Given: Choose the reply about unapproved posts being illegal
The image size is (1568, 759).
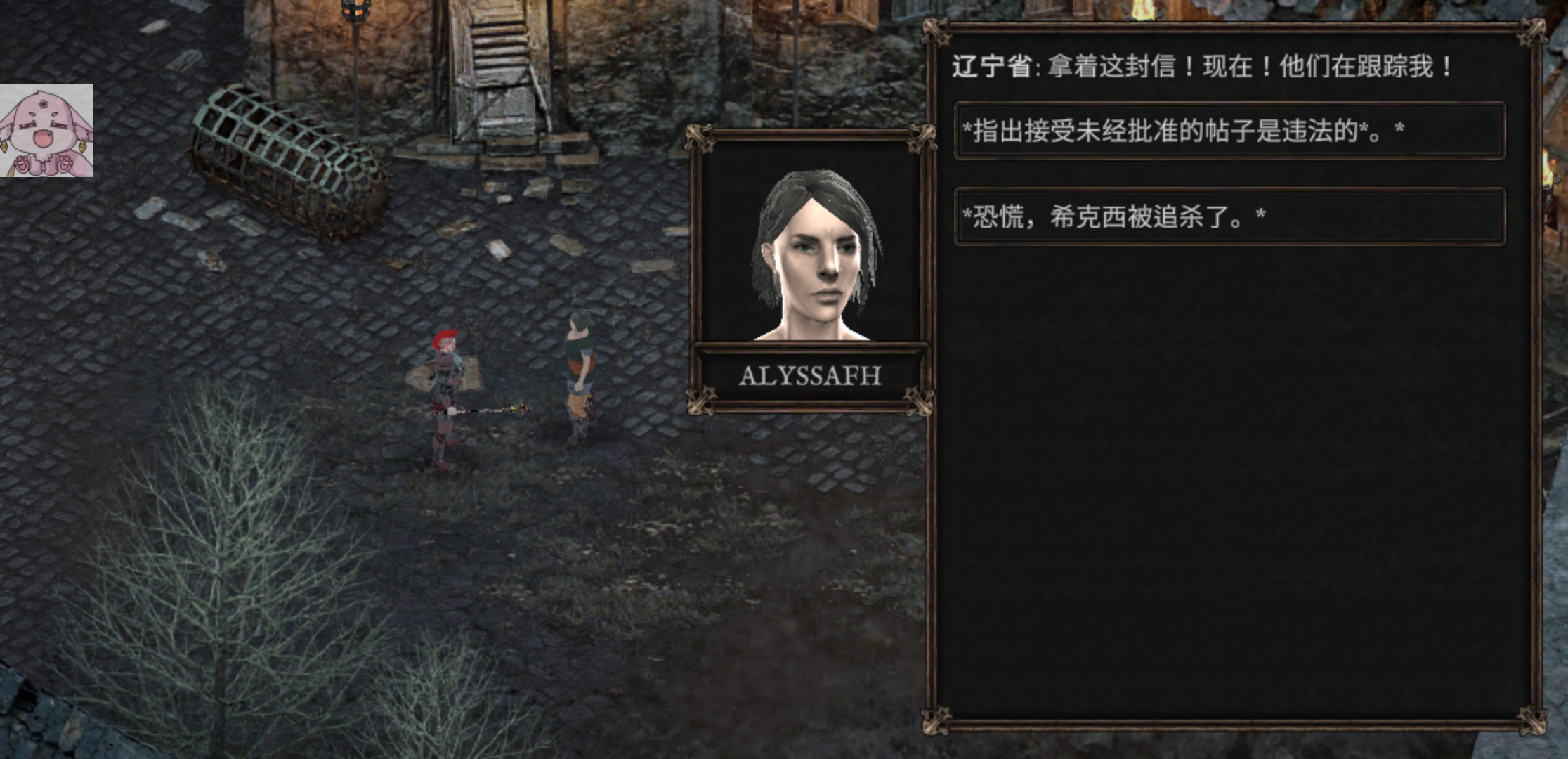Looking at the screenshot, I should click(1229, 131).
